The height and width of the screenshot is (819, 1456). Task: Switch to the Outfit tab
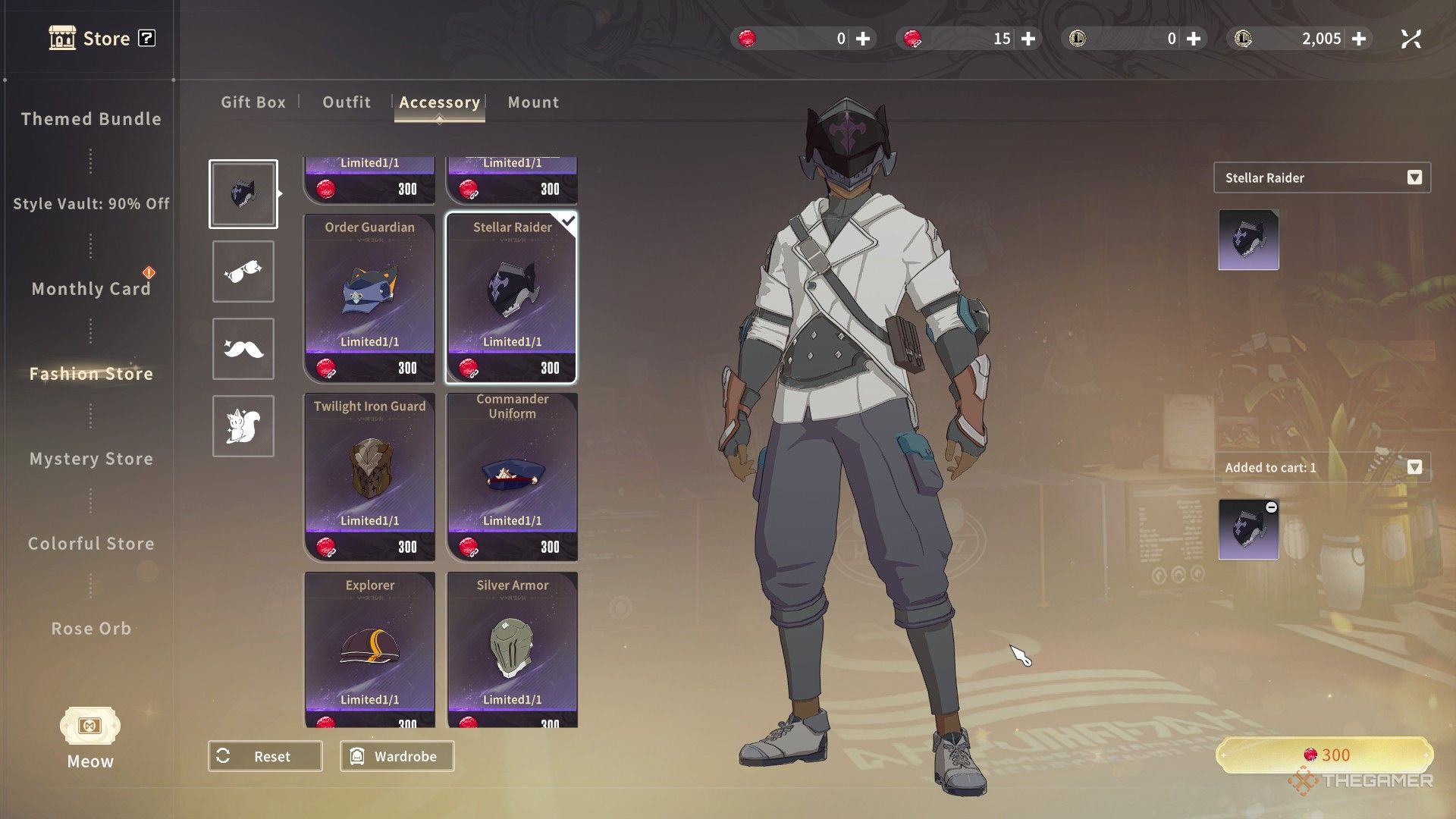coord(347,102)
